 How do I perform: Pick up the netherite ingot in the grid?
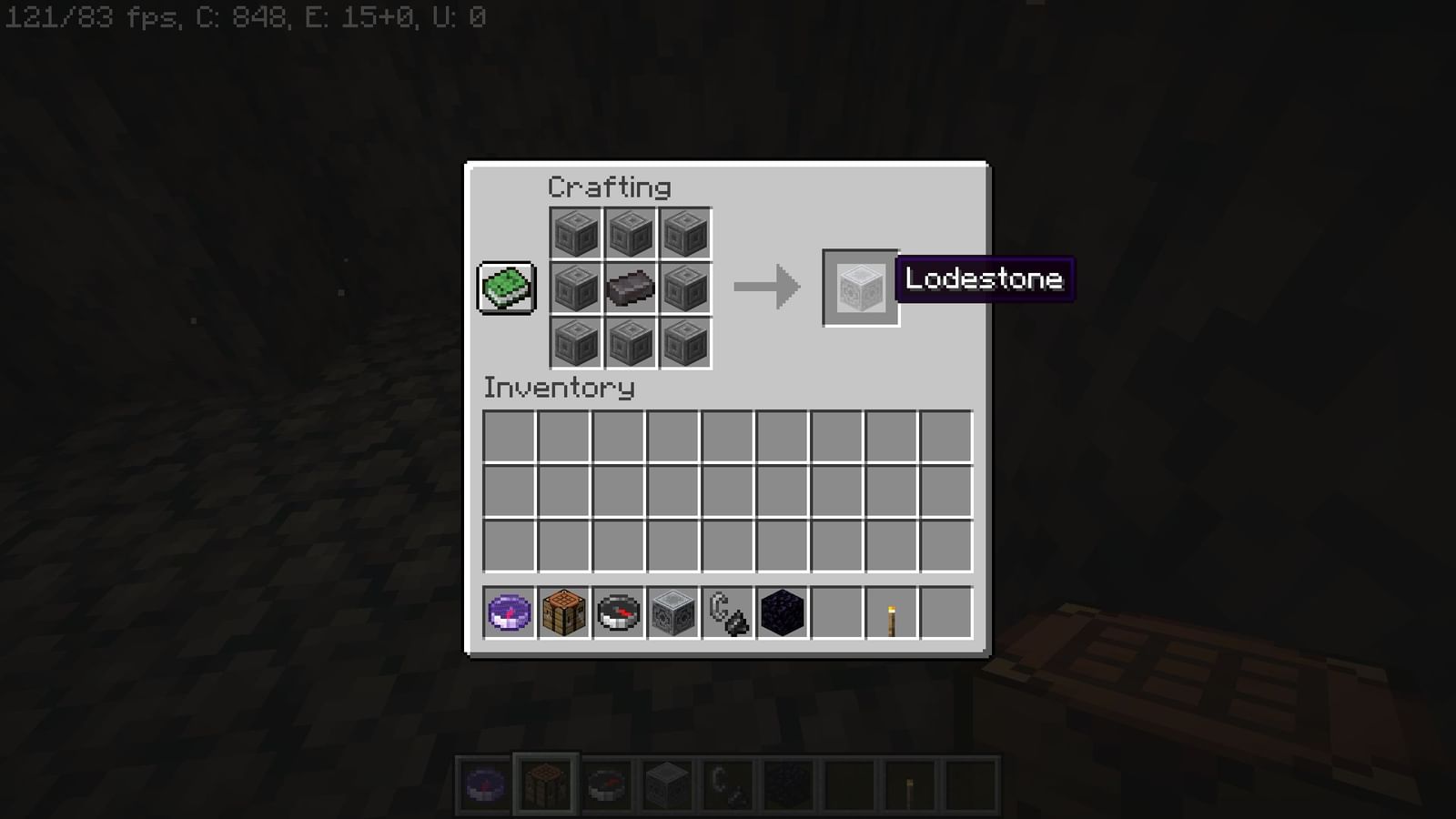[x=630, y=287]
